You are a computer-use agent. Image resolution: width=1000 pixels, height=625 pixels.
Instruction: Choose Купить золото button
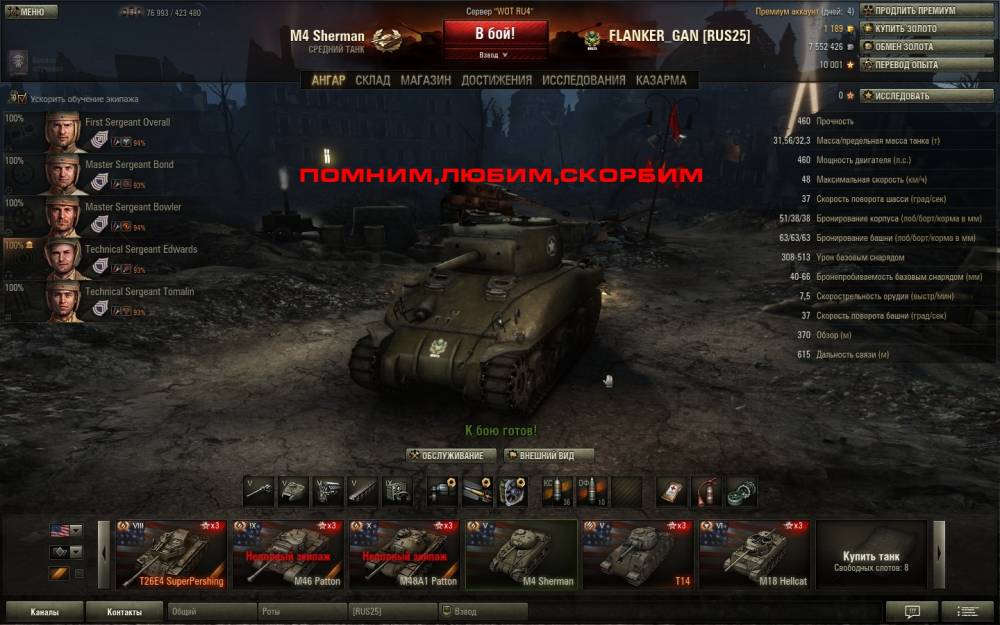tap(913, 29)
